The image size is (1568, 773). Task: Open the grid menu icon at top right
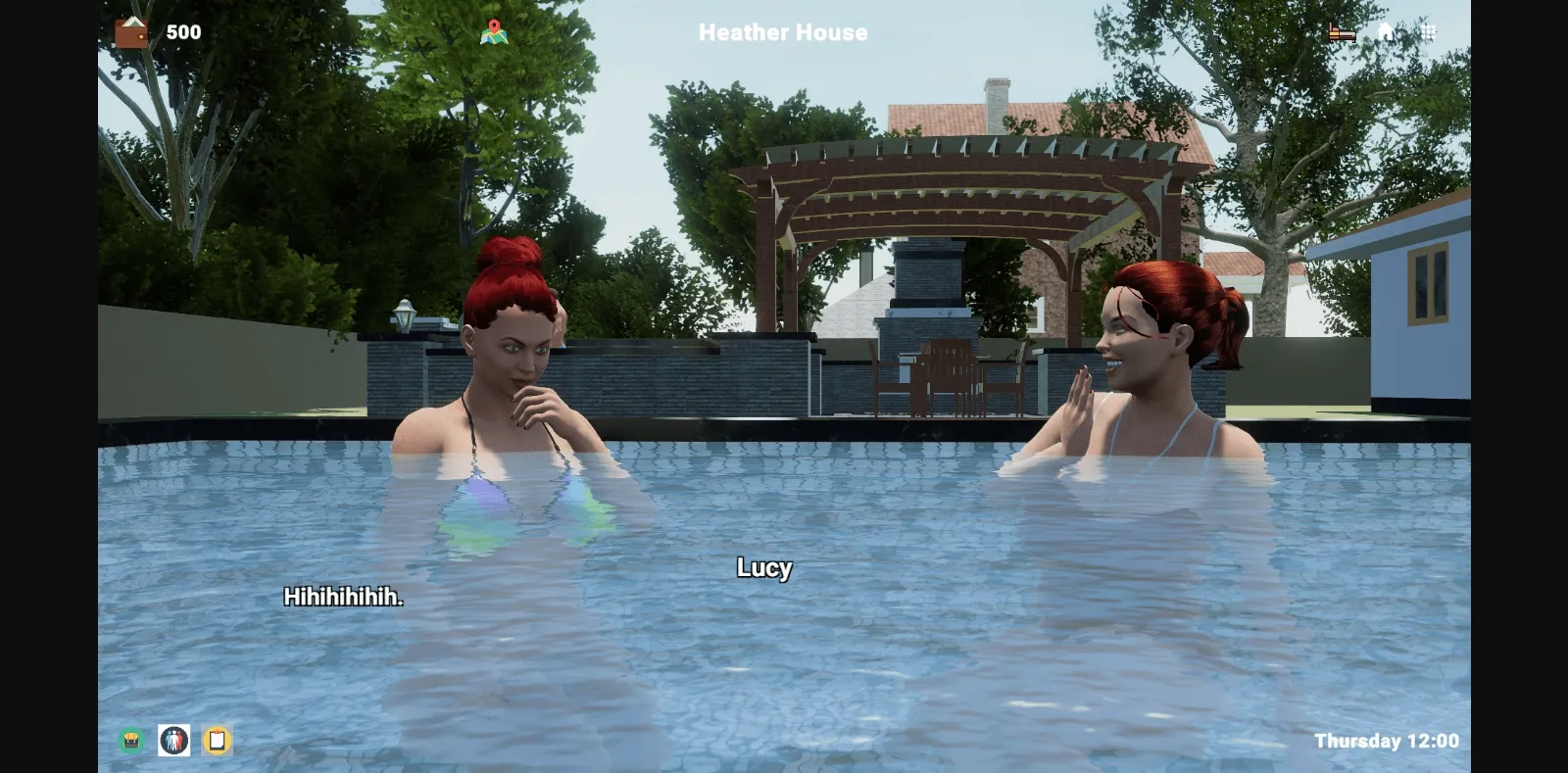1429,32
